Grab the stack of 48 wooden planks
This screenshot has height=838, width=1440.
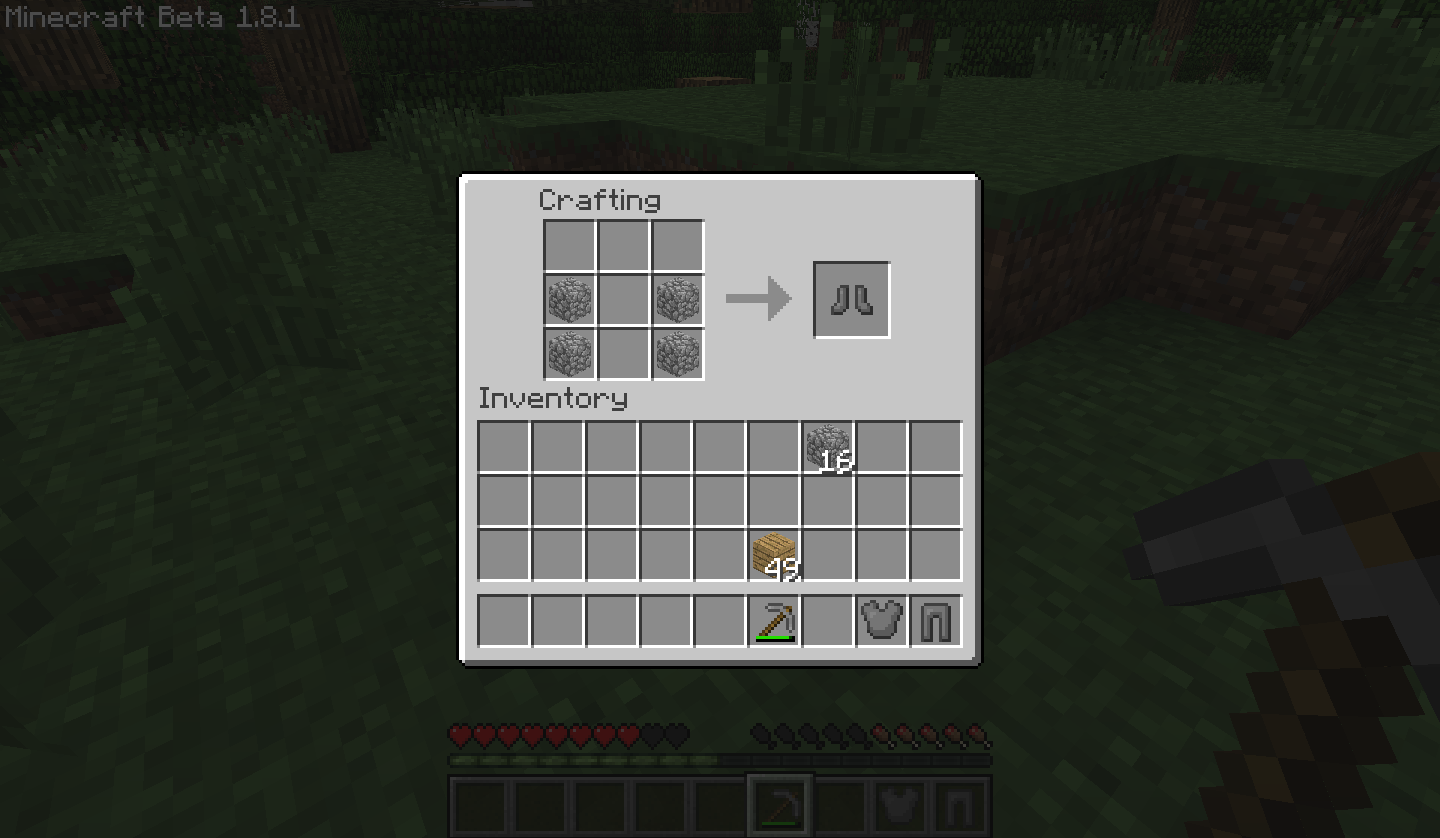tap(772, 552)
